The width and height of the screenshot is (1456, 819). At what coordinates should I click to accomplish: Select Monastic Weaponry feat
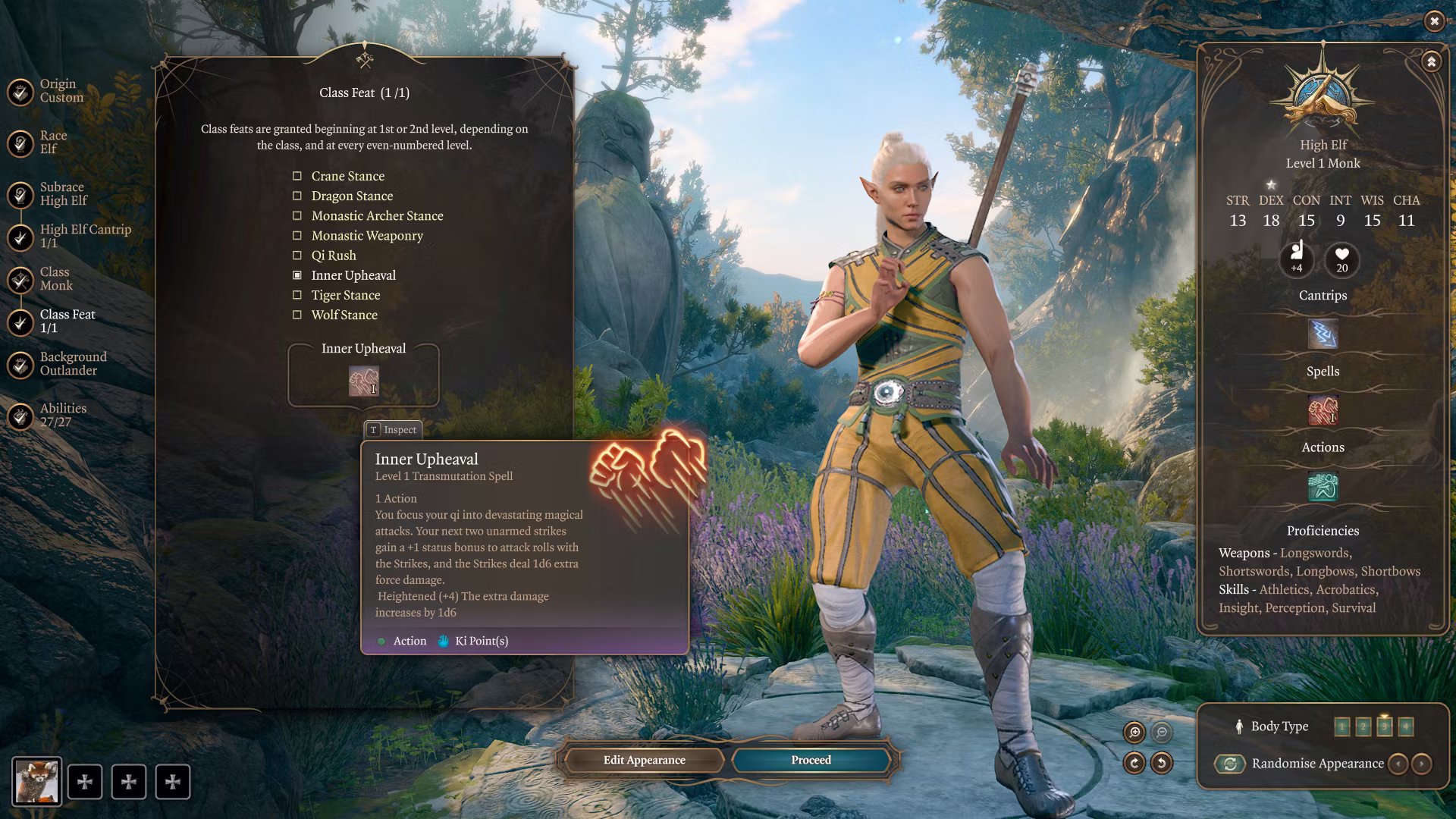coord(367,235)
